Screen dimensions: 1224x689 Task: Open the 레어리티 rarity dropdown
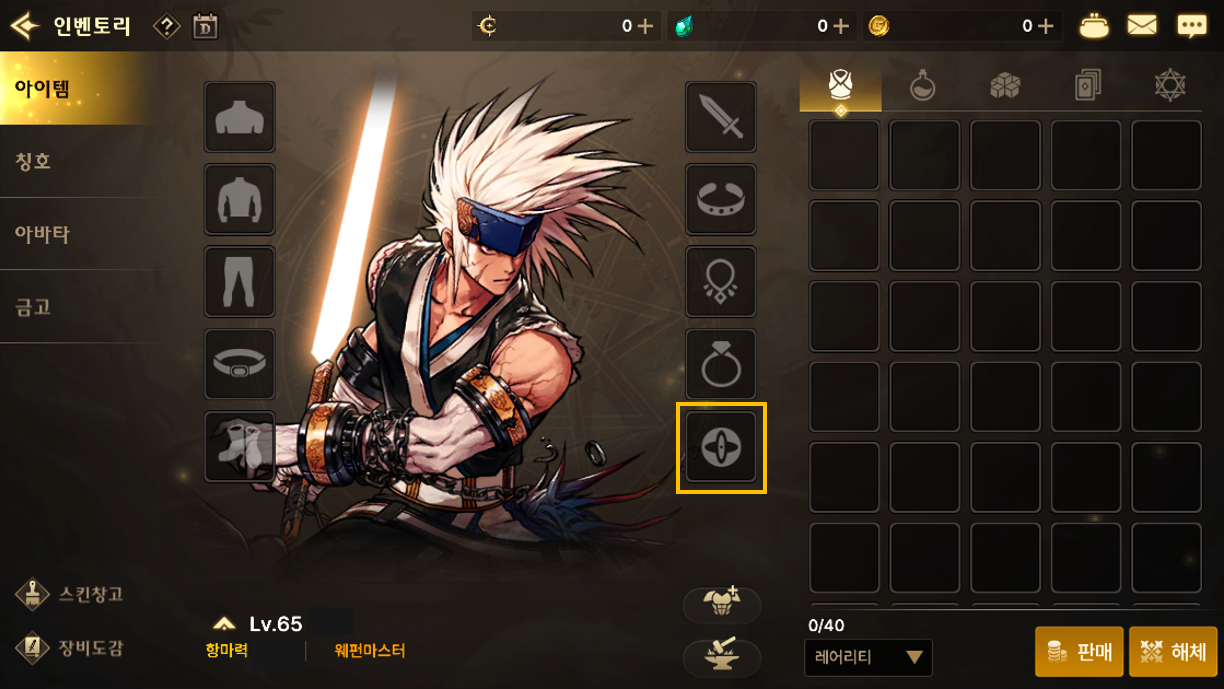point(868,657)
